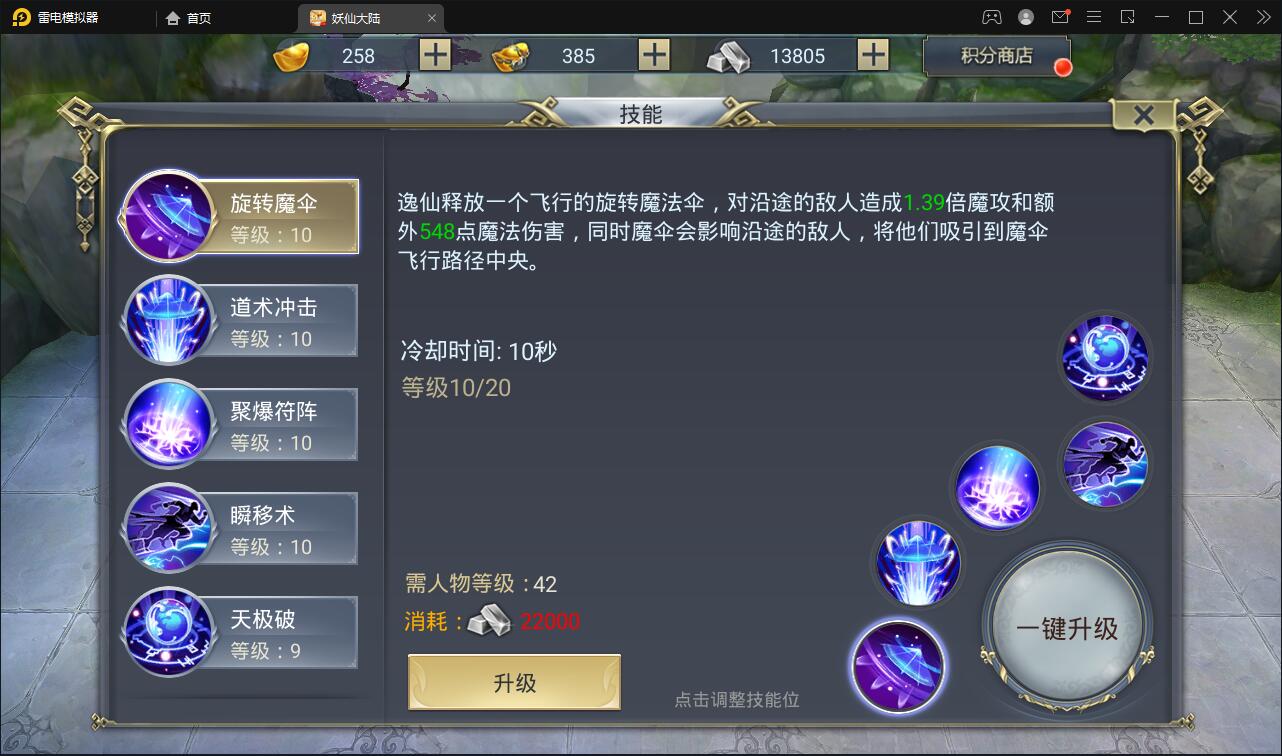Open the mail icon with red notification dot

click(x=1060, y=17)
